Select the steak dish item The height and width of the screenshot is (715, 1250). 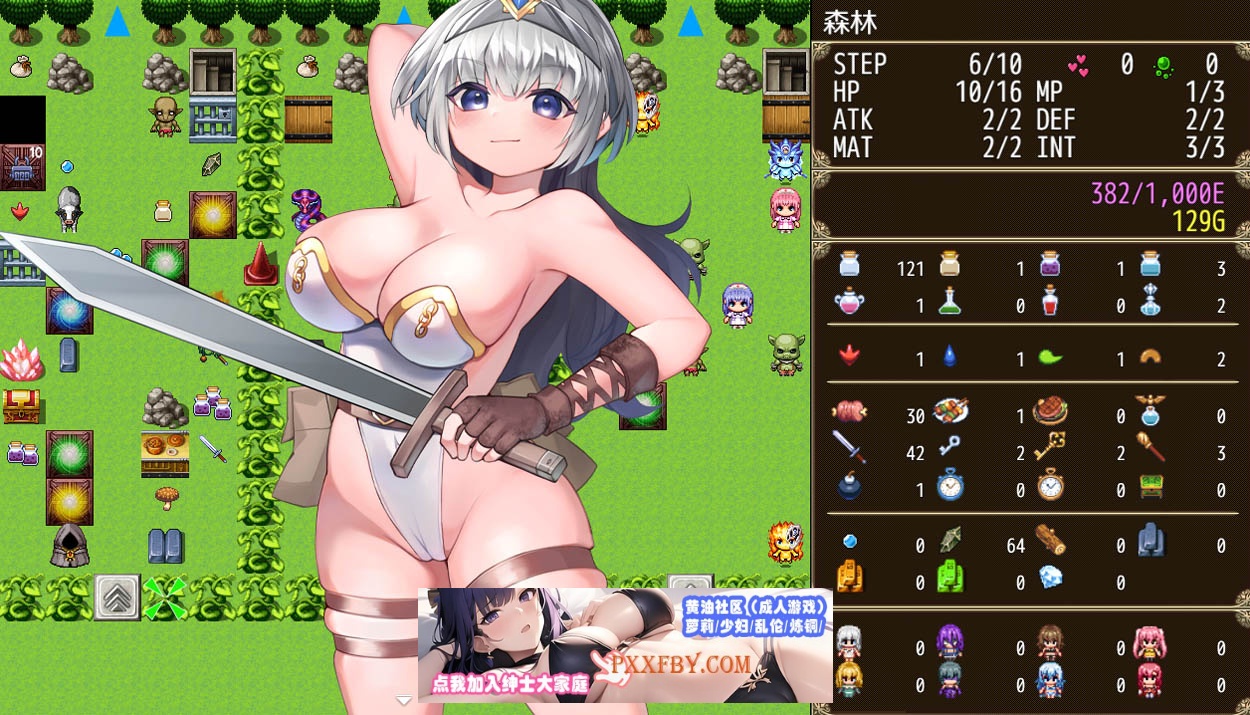[x=1049, y=411]
